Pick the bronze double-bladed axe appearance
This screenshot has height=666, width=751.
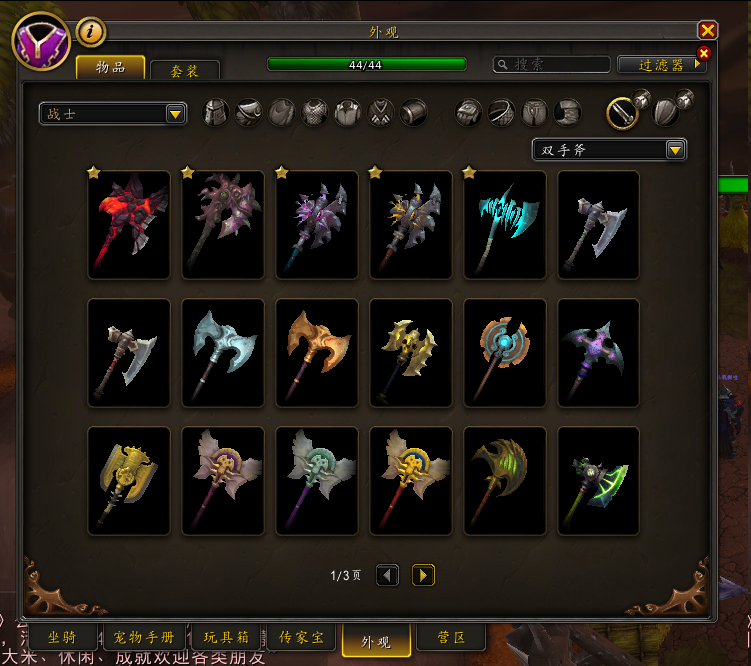(317, 353)
